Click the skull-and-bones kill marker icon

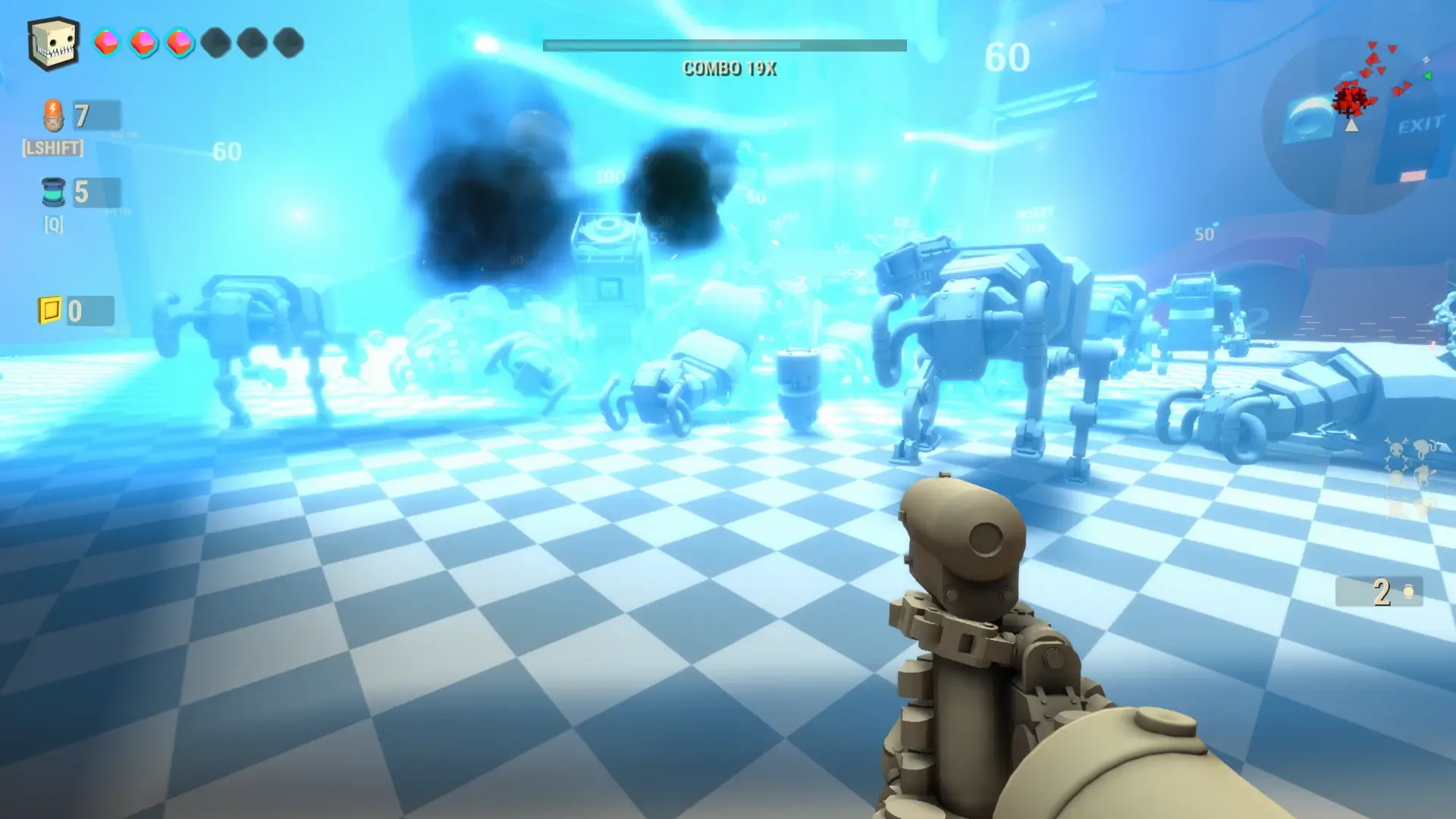[x=1395, y=449]
